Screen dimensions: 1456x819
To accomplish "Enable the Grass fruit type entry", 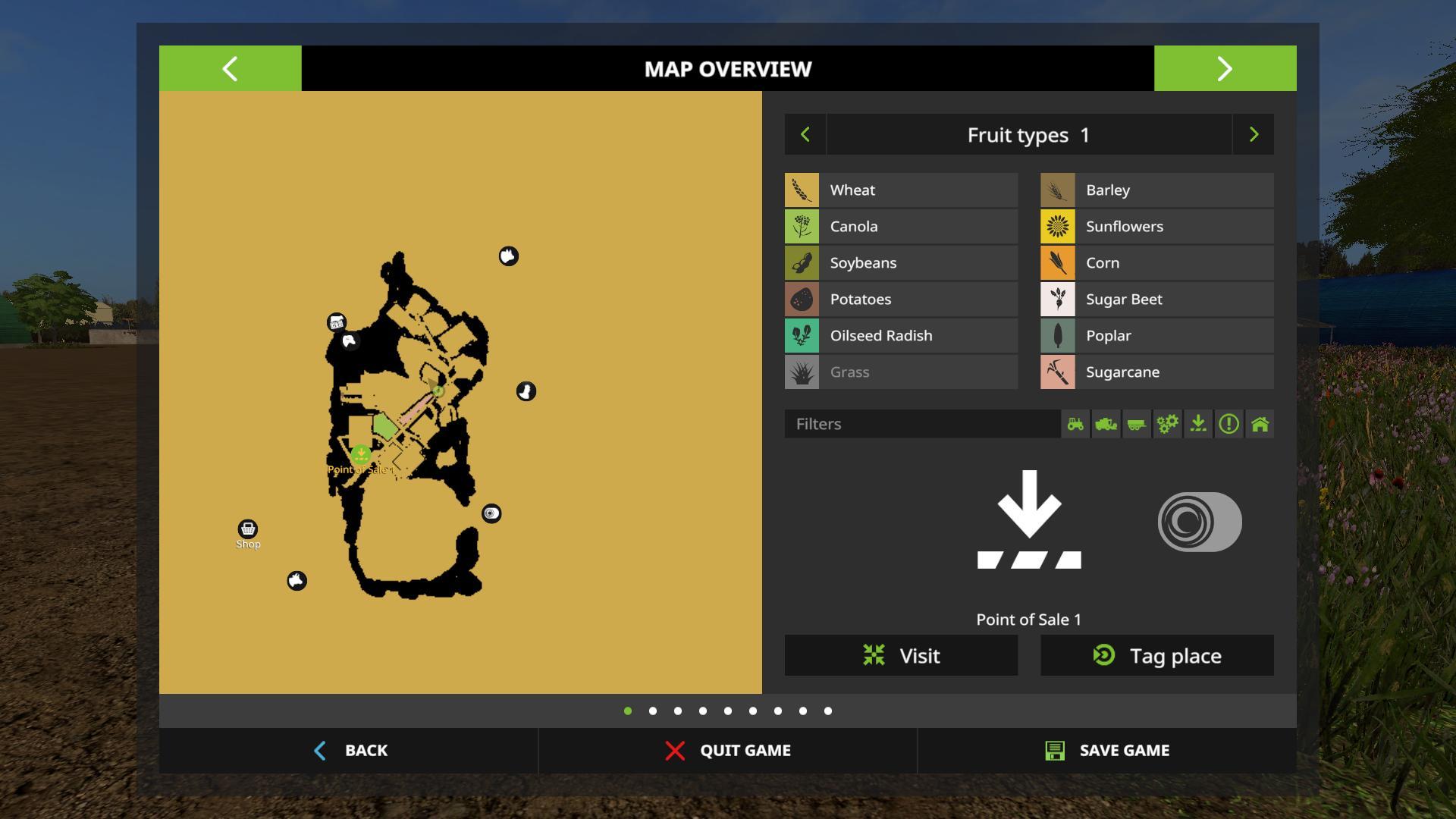I will pyautogui.click(x=901, y=372).
